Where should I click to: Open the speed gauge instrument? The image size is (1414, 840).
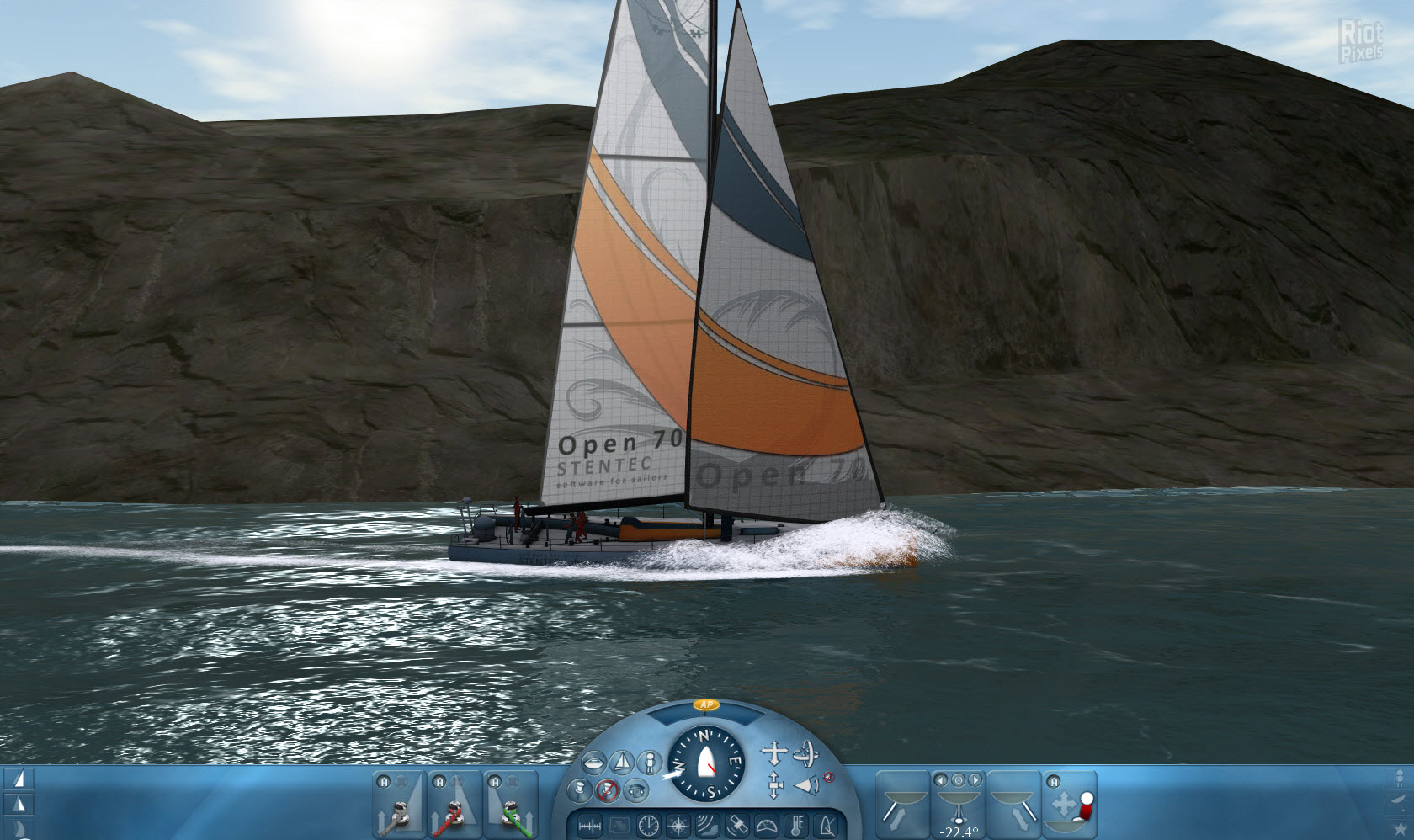(x=767, y=826)
